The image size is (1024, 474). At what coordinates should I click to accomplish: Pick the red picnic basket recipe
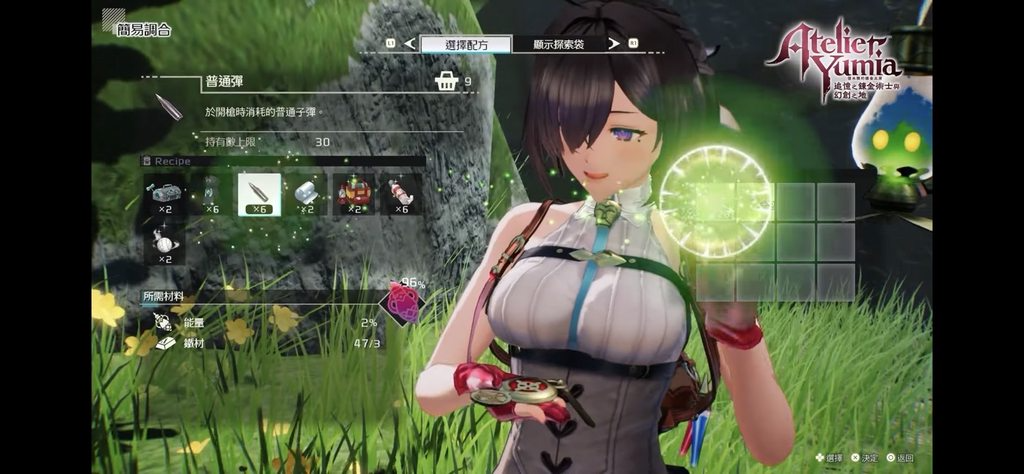coord(354,194)
